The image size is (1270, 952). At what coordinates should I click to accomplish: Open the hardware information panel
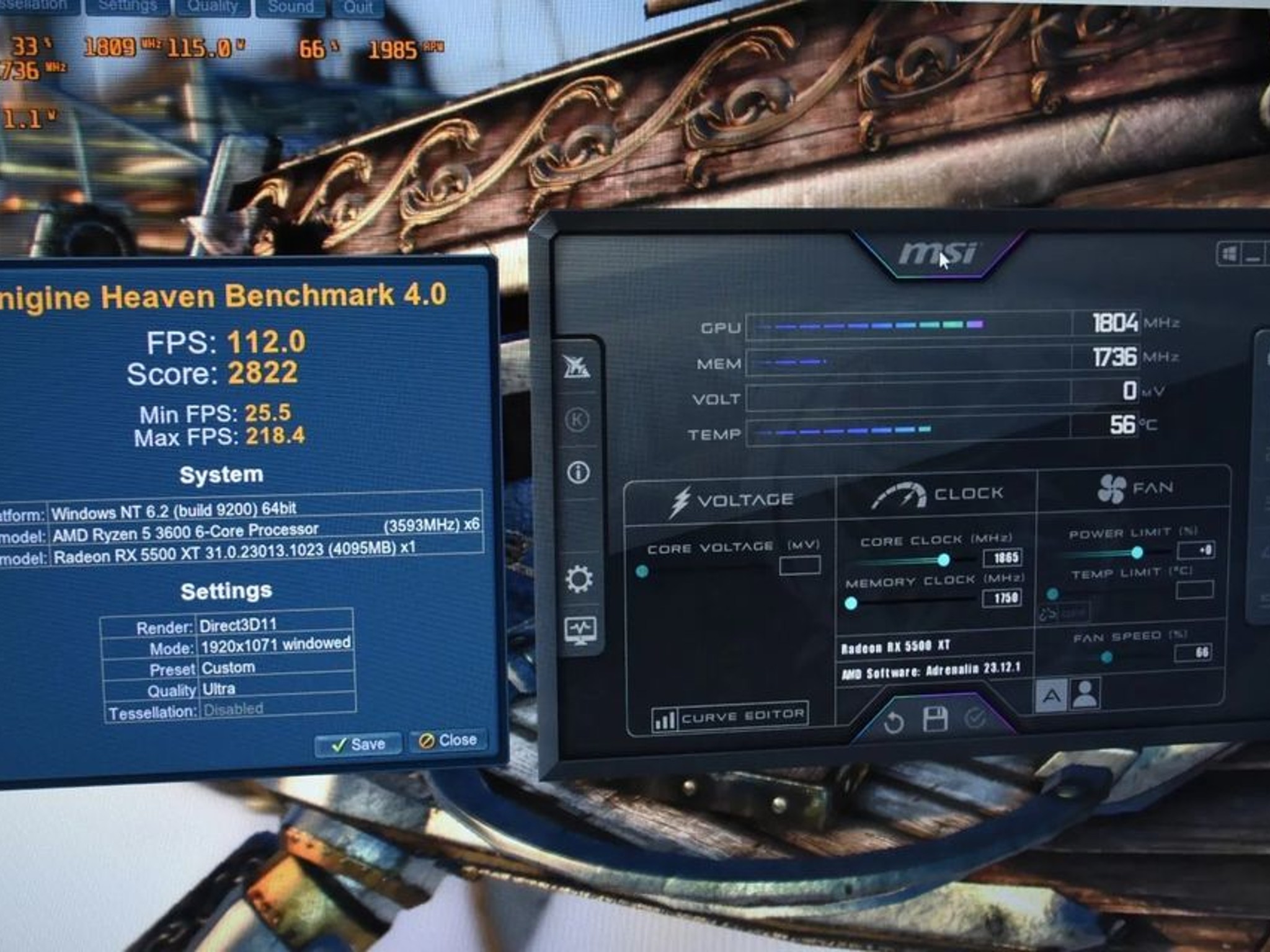[x=579, y=471]
